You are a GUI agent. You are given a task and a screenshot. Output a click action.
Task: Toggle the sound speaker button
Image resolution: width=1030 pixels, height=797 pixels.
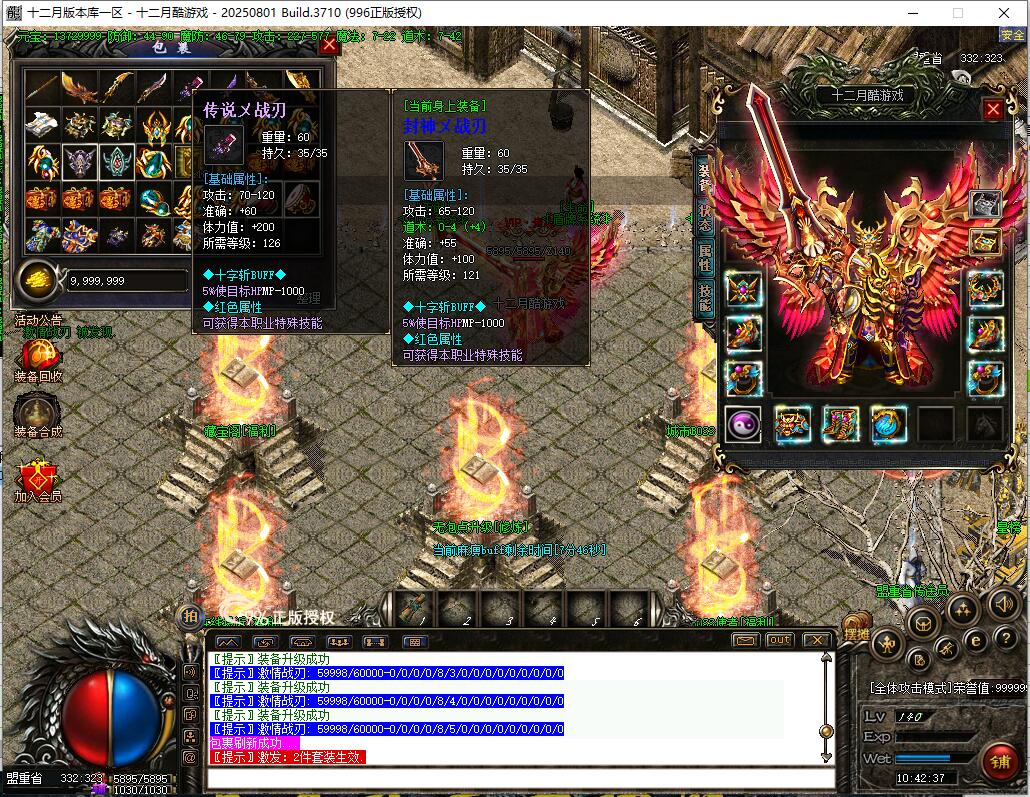pos(1003,603)
